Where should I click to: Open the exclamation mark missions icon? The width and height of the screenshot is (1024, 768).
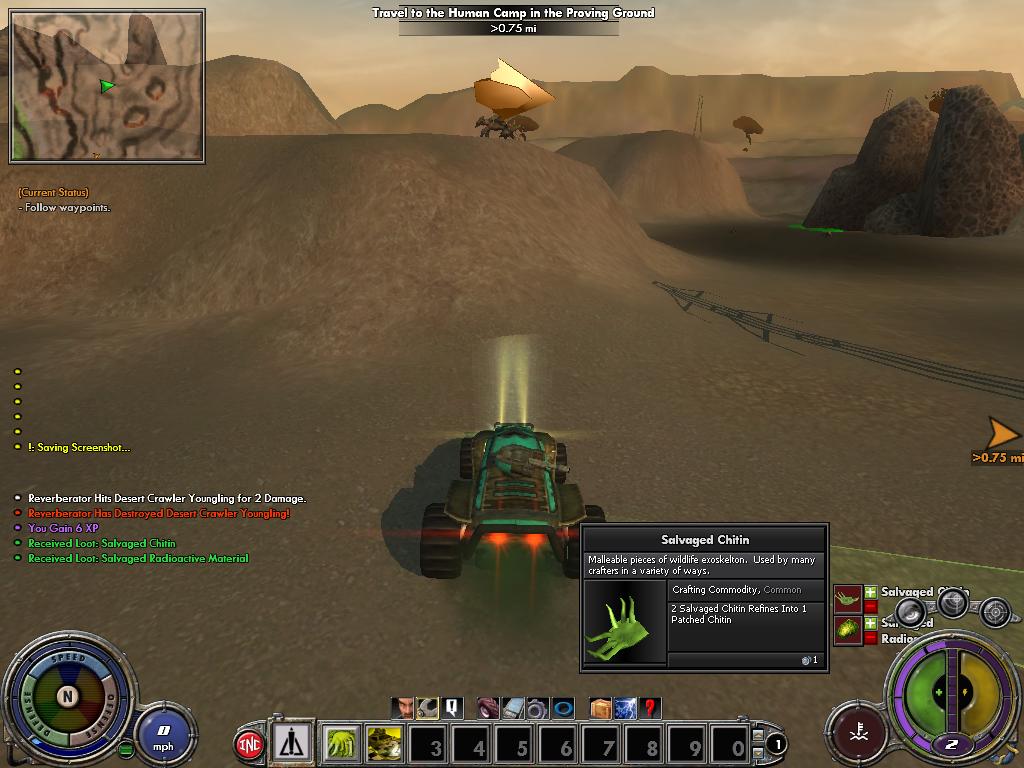tap(452, 708)
